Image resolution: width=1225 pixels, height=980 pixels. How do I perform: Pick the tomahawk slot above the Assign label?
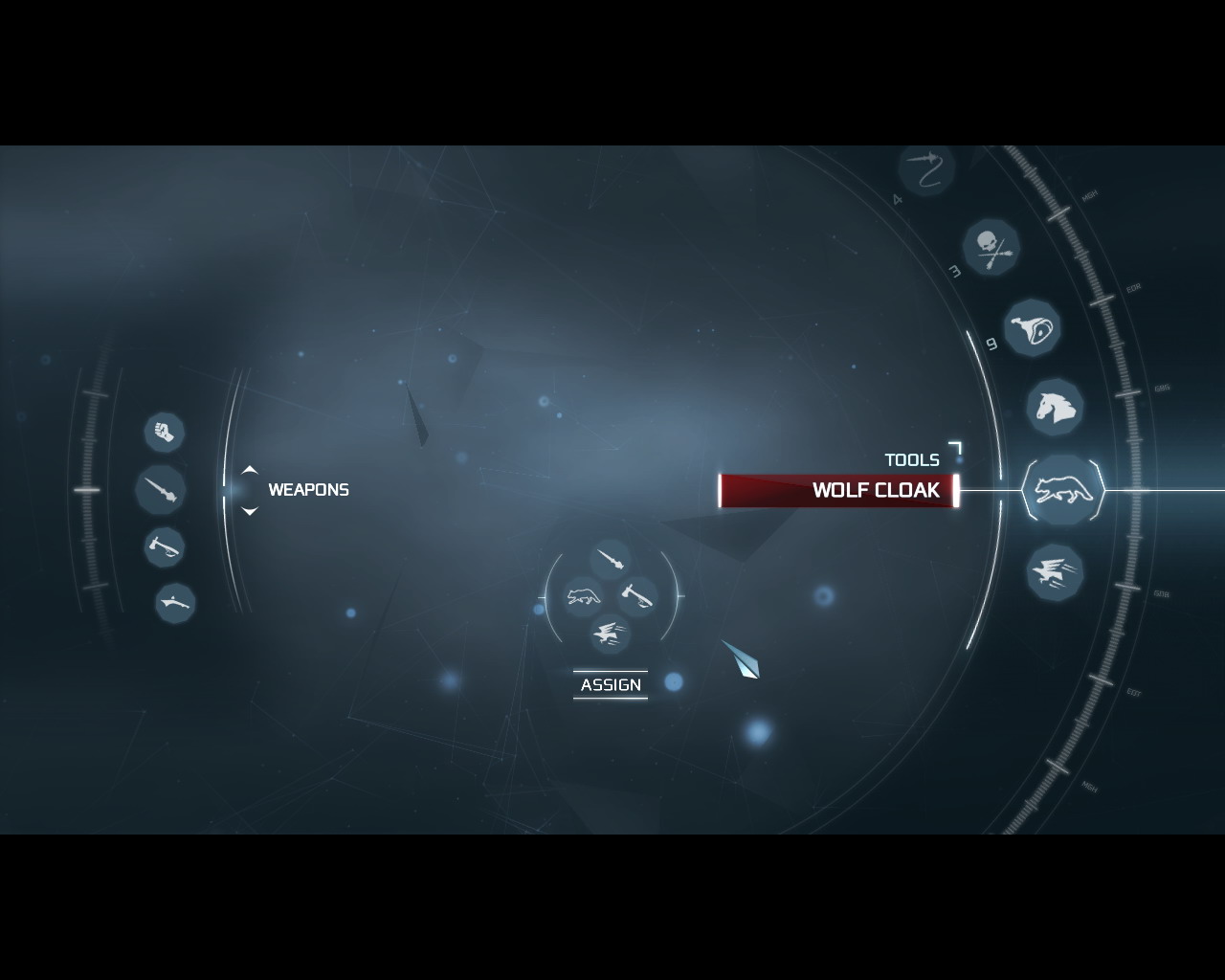tap(637, 596)
